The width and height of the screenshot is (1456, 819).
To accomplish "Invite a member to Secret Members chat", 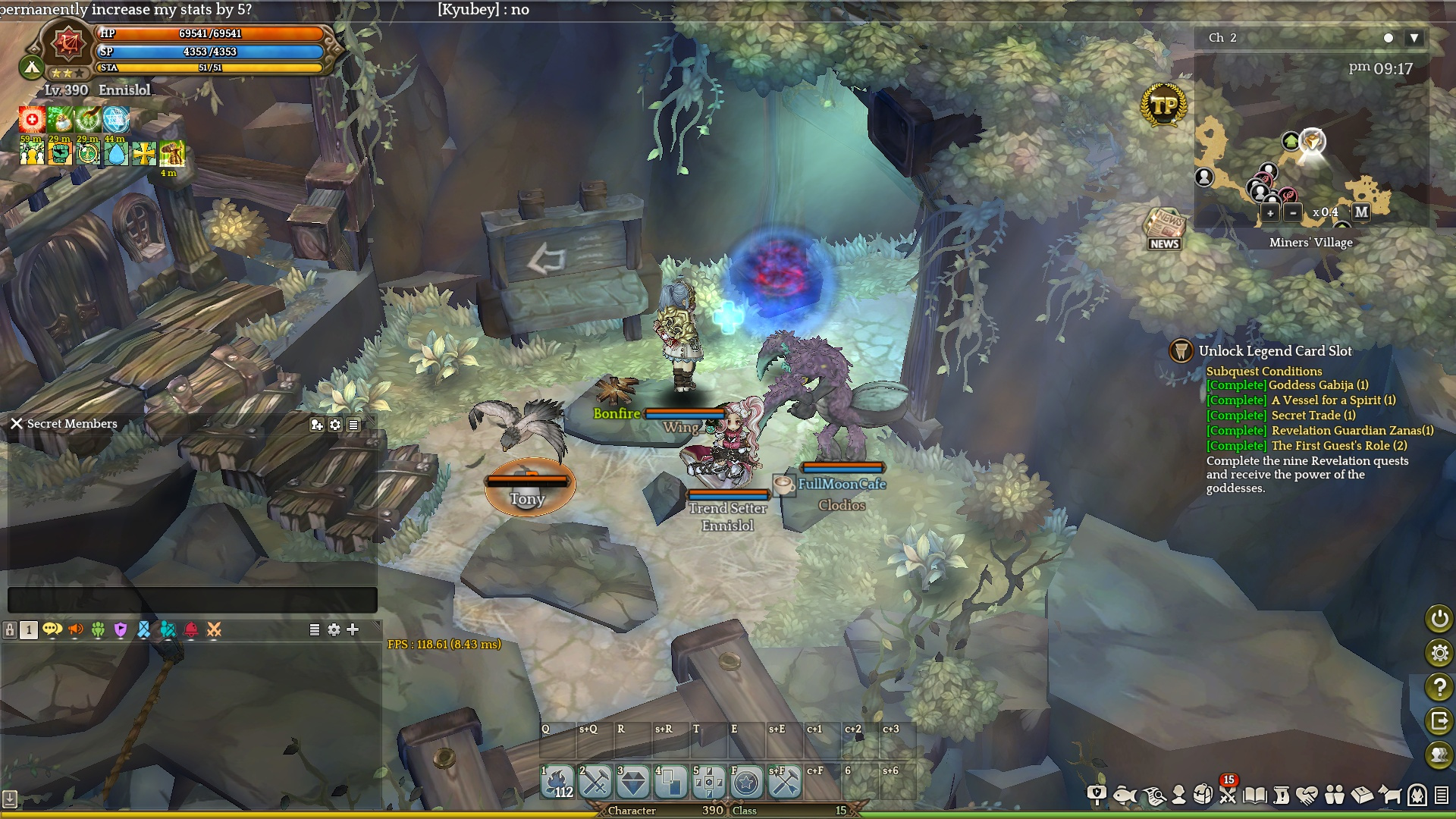I will (x=317, y=425).
